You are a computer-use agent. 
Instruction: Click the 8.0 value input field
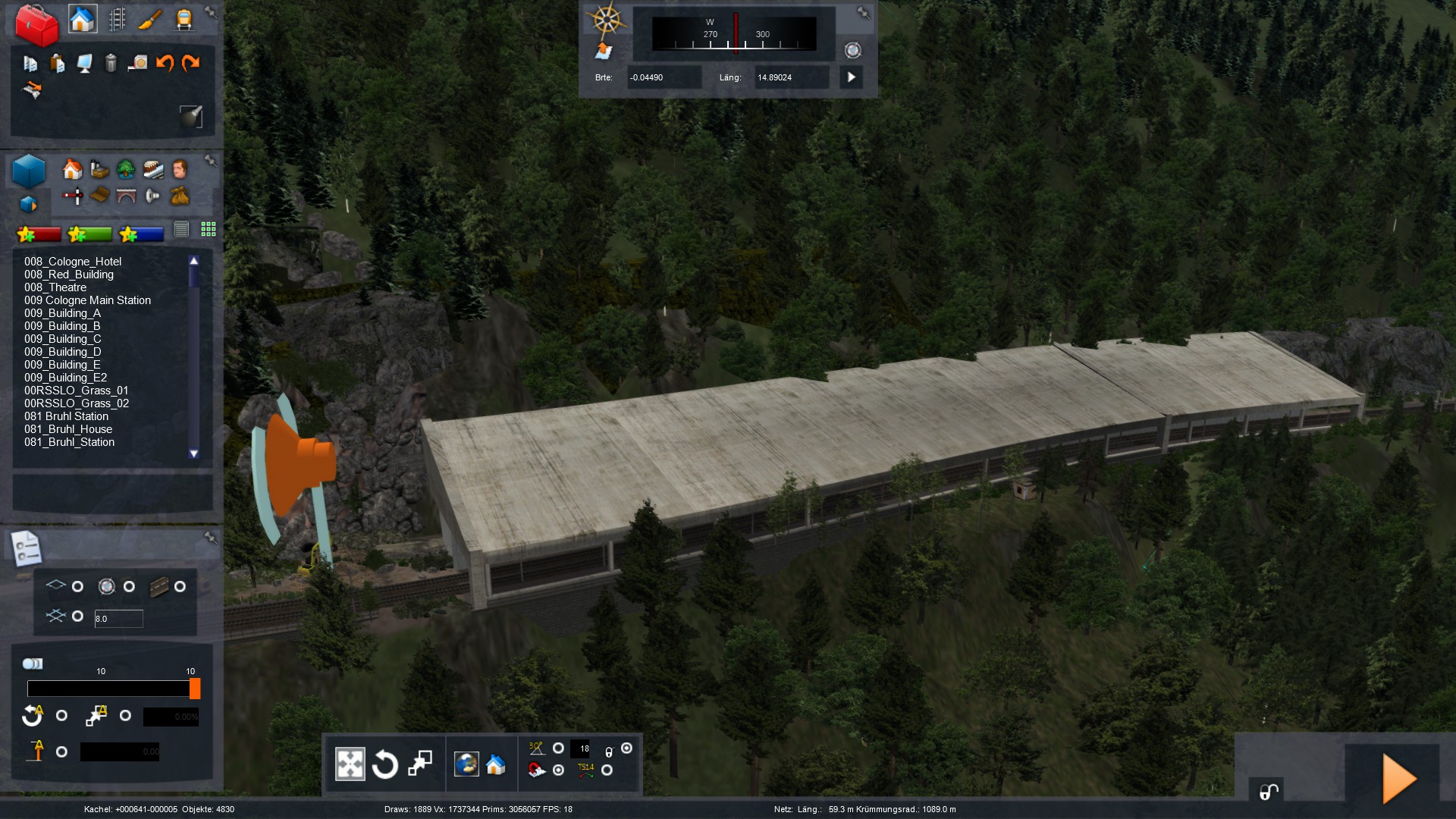(118, 619)
